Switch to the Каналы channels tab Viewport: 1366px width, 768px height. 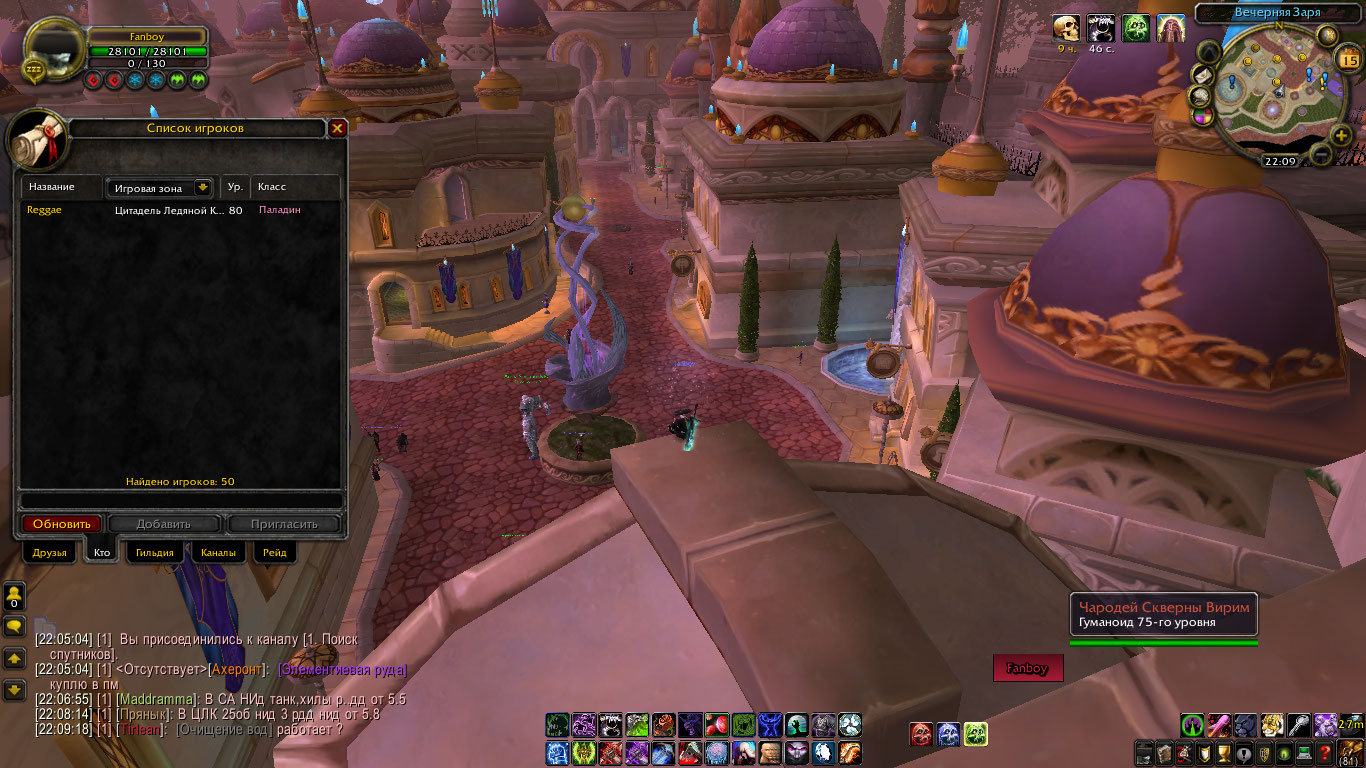coord(218,553)
